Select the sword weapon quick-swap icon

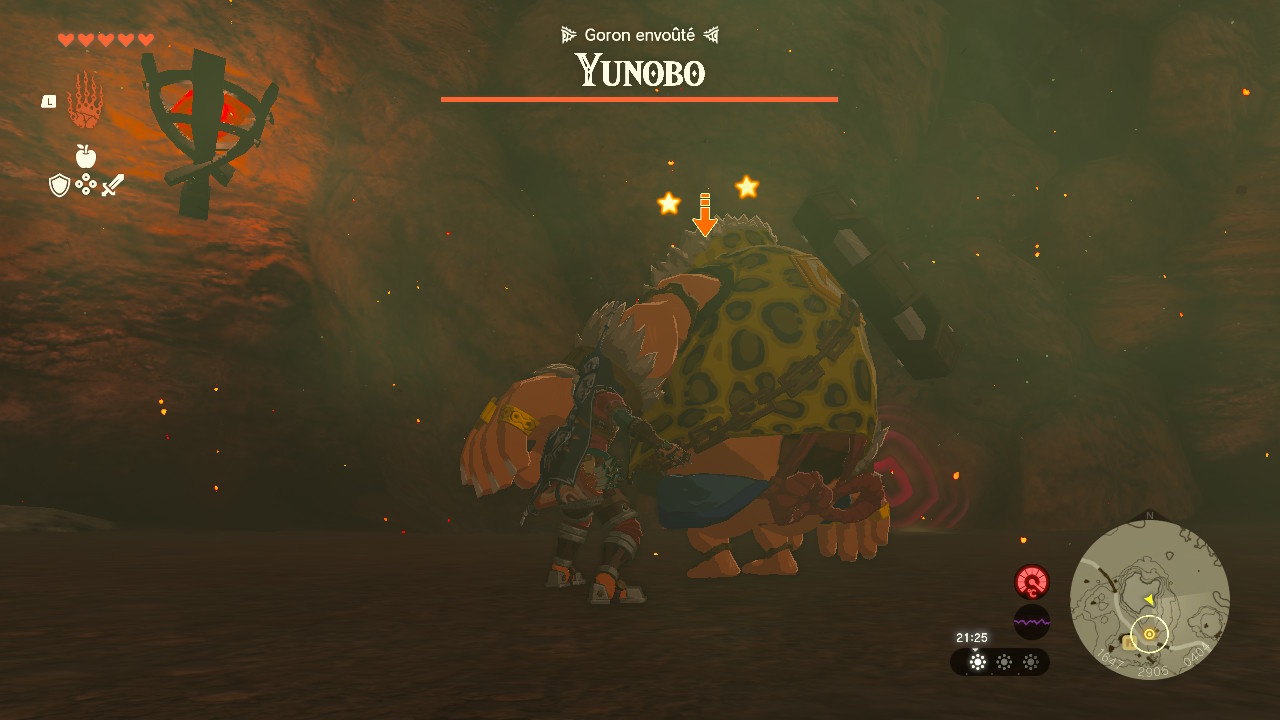point(112,185)
